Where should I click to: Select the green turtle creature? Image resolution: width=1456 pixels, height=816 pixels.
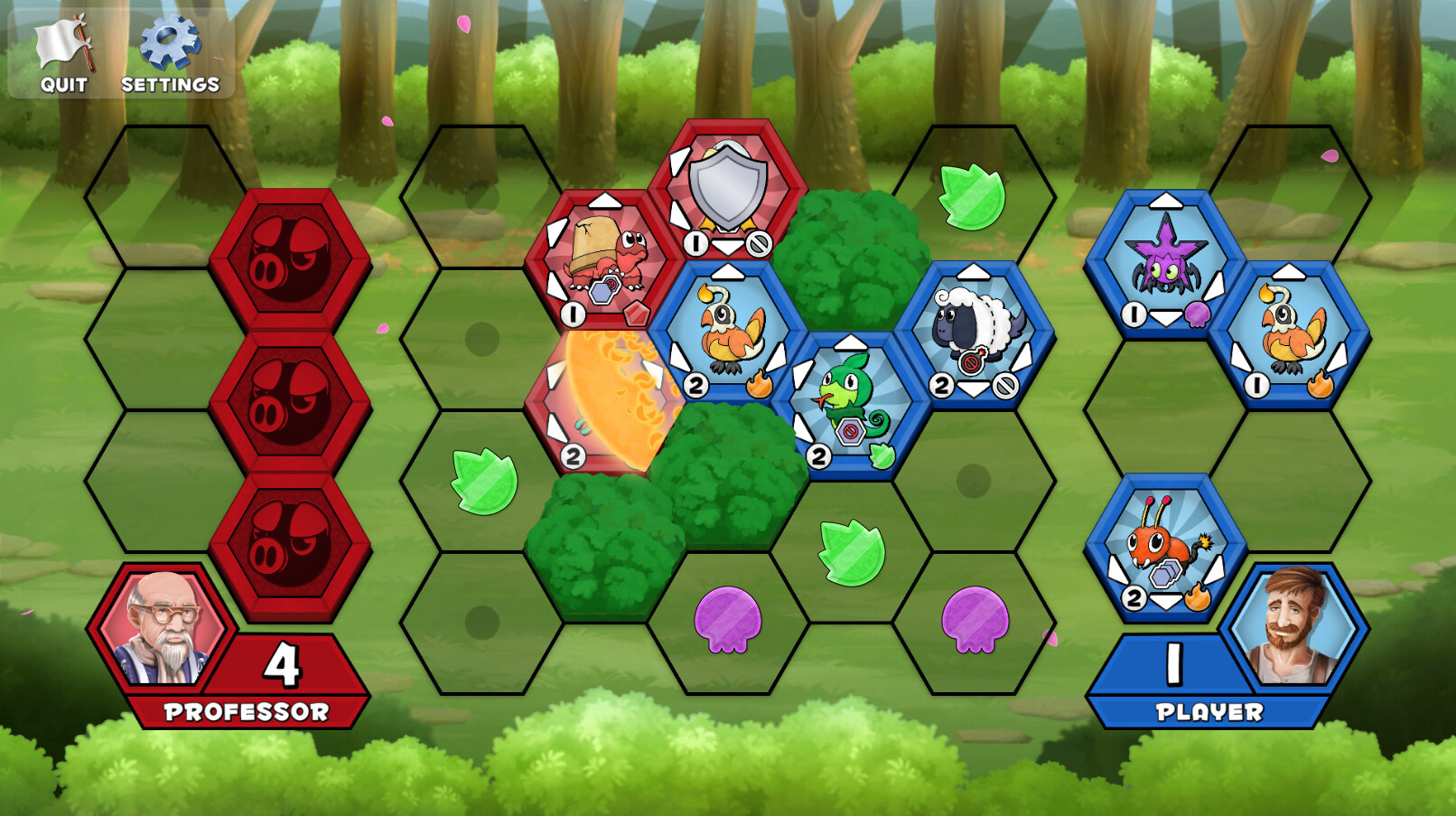[847, 398]
